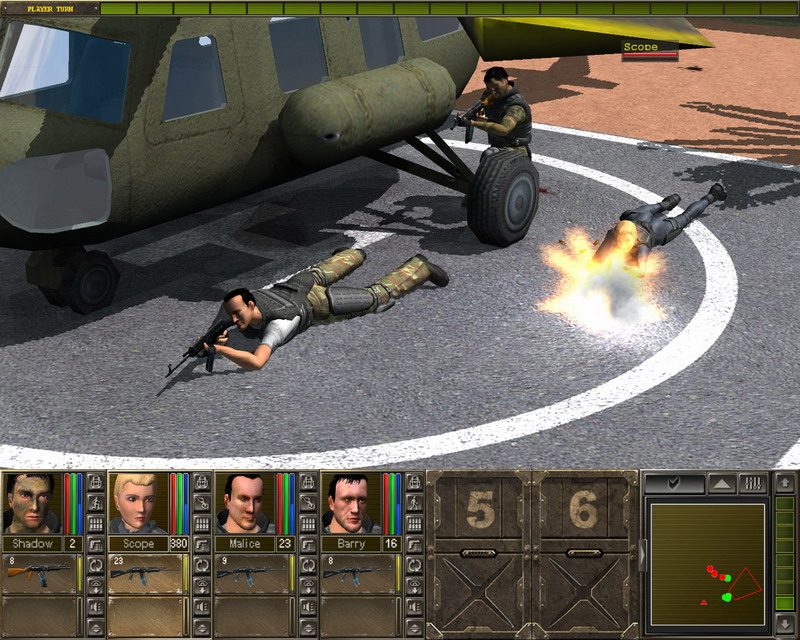Choose Malice's portrait

[244, 503]
